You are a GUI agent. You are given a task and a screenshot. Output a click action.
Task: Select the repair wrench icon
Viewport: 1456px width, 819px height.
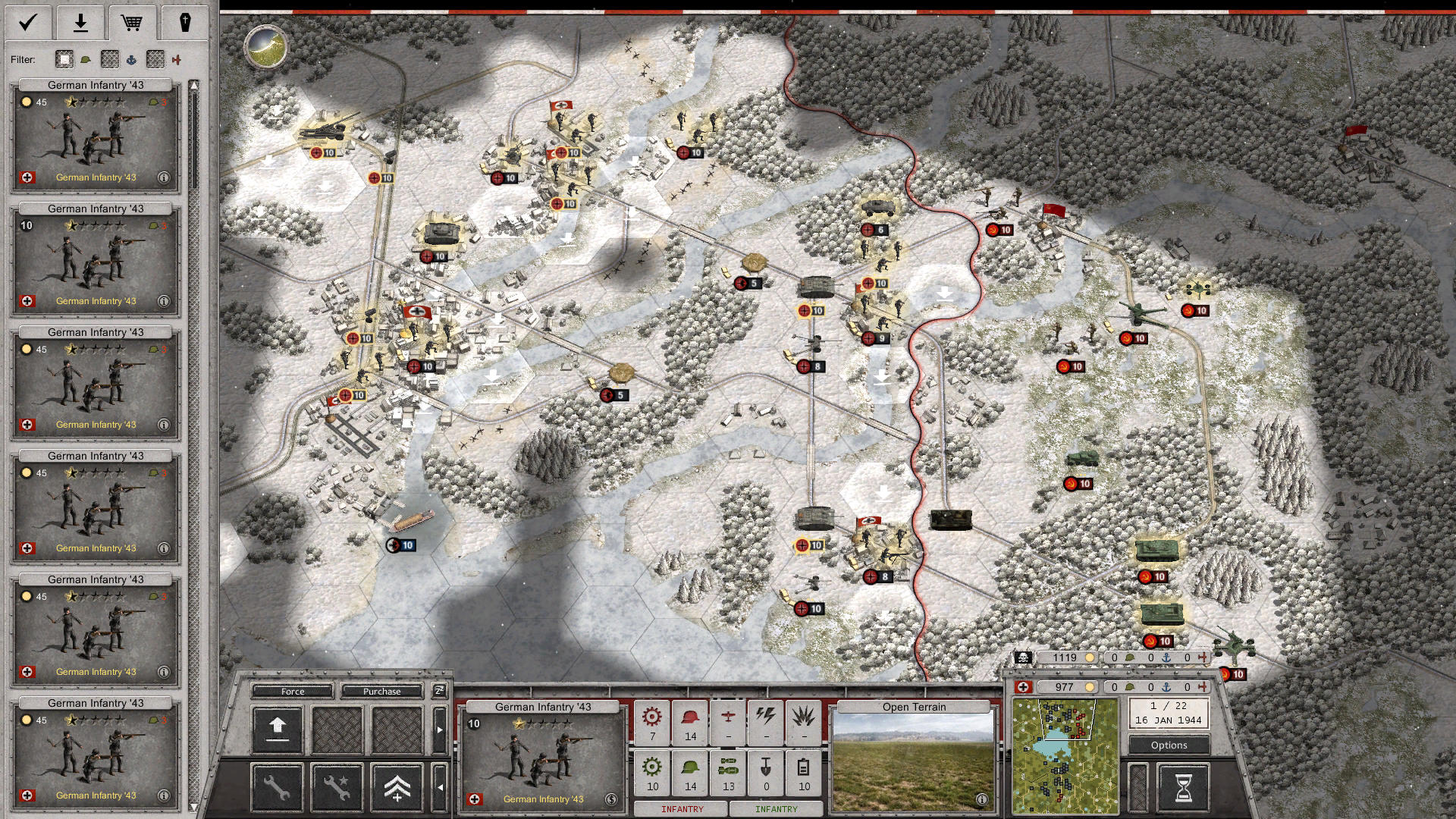278,789
